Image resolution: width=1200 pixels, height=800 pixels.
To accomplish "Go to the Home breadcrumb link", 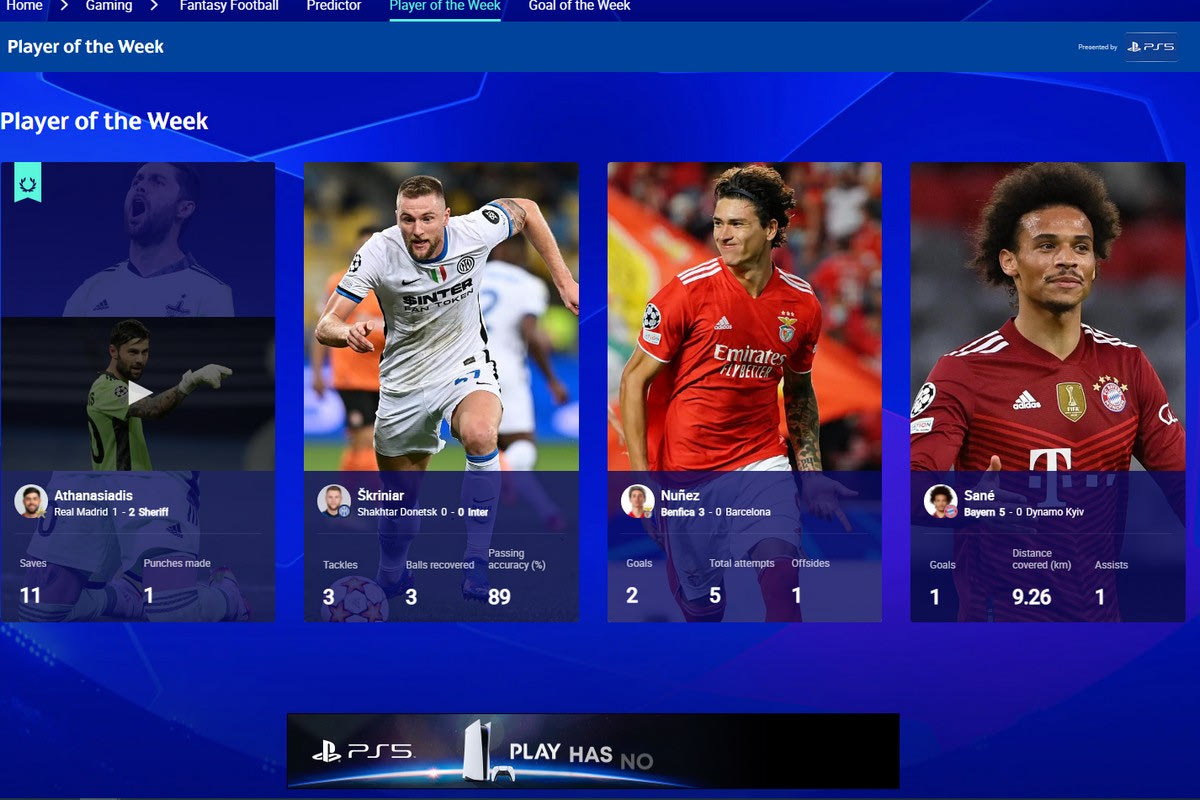I will [24, 6].
